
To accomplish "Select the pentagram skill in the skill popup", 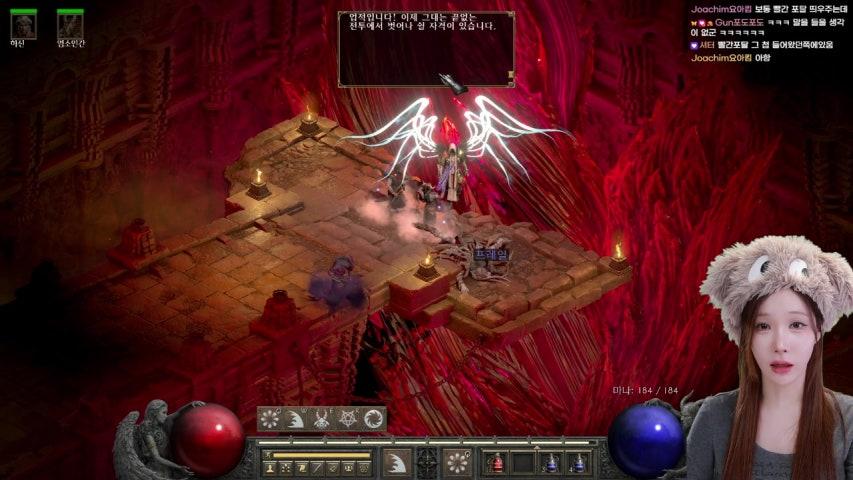I will click(x=348, y=419).
